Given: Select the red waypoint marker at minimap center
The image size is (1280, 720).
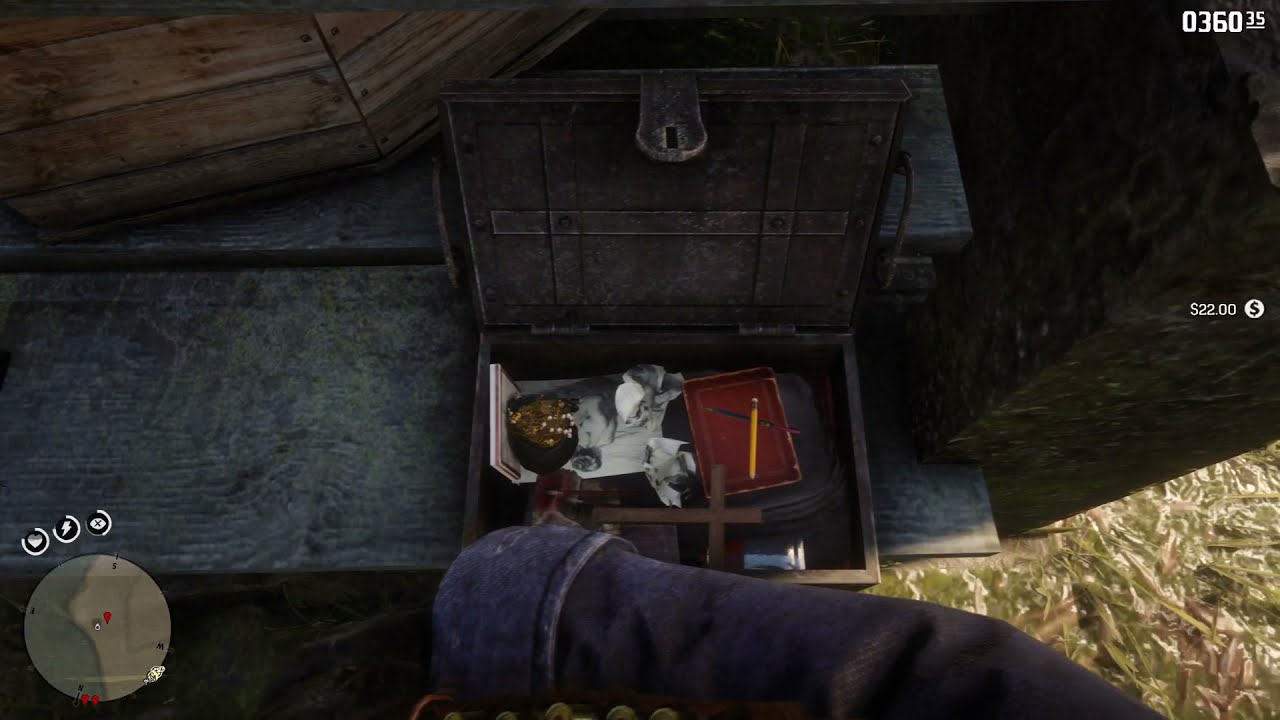Looking at the screenshot, I should [x=108, y=618].
